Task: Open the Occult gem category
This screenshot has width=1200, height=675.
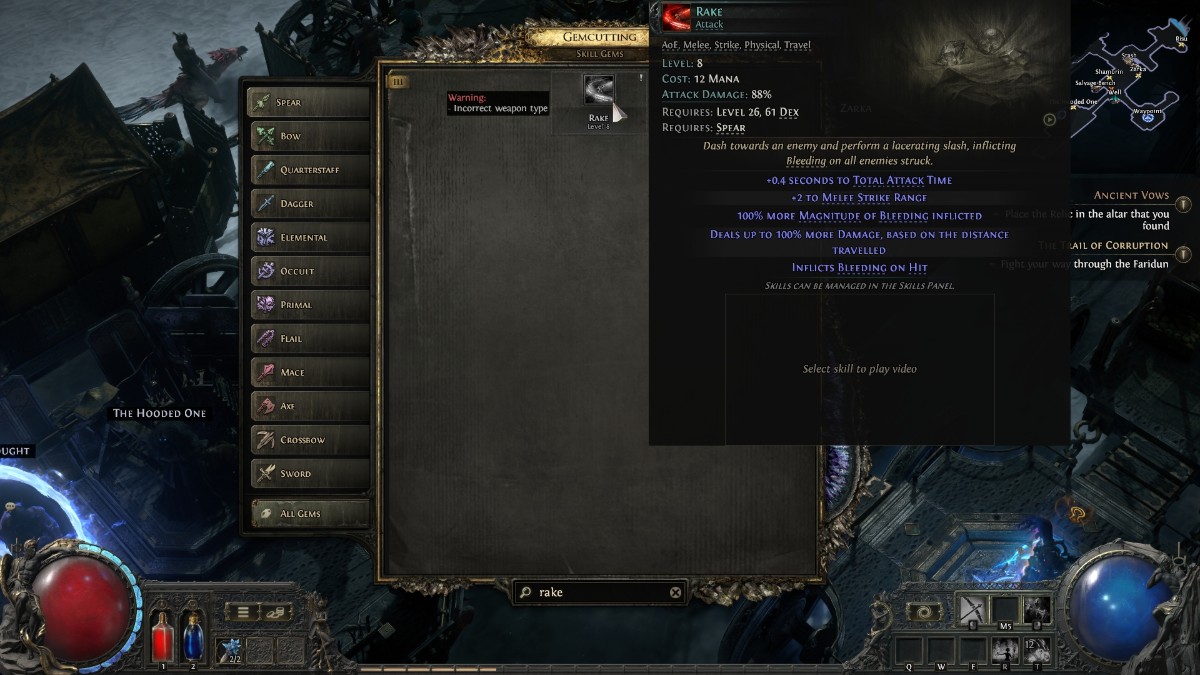Action: point(308,271)
